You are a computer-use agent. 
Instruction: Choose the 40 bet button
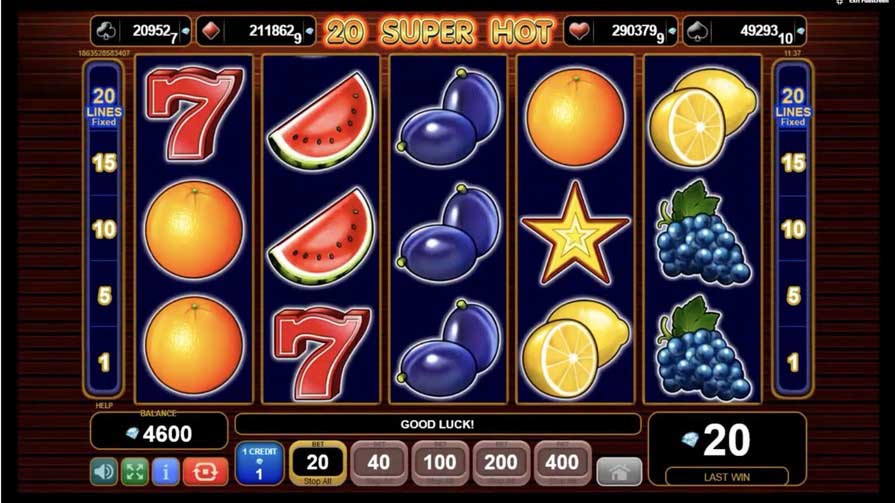click(x=379, y=463)
